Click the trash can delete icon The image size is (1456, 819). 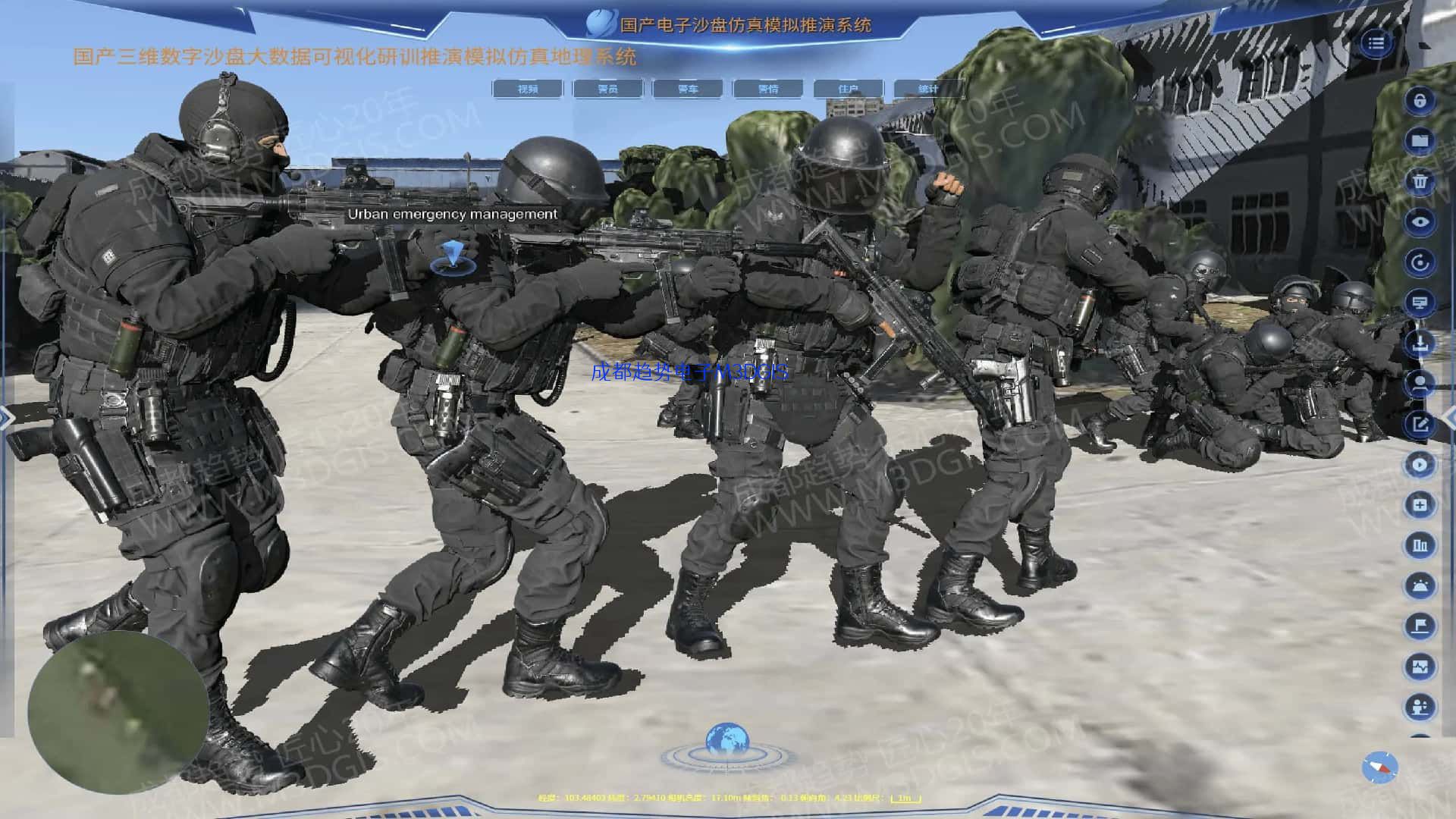1420,181
